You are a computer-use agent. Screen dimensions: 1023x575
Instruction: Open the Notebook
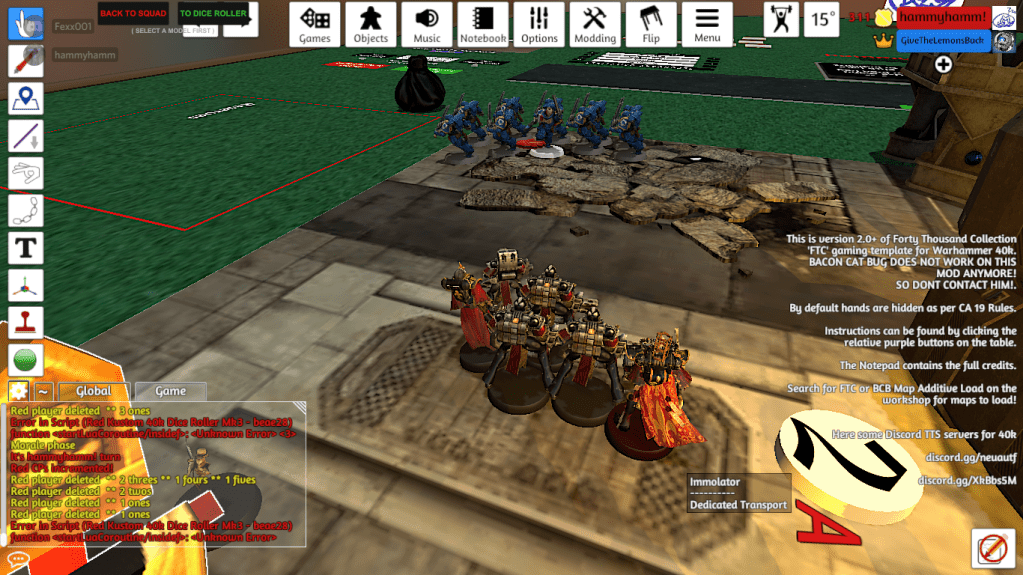point(483,24)
